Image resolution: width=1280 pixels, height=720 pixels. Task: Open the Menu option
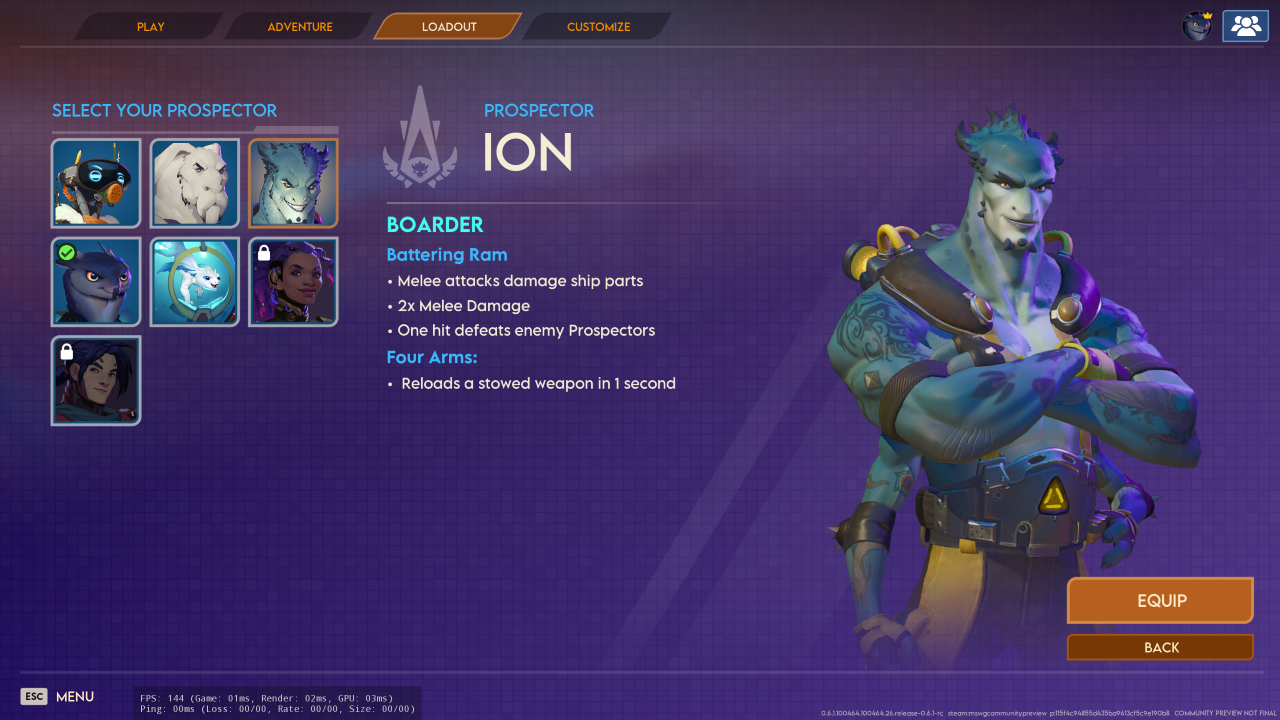pos(58,696)
